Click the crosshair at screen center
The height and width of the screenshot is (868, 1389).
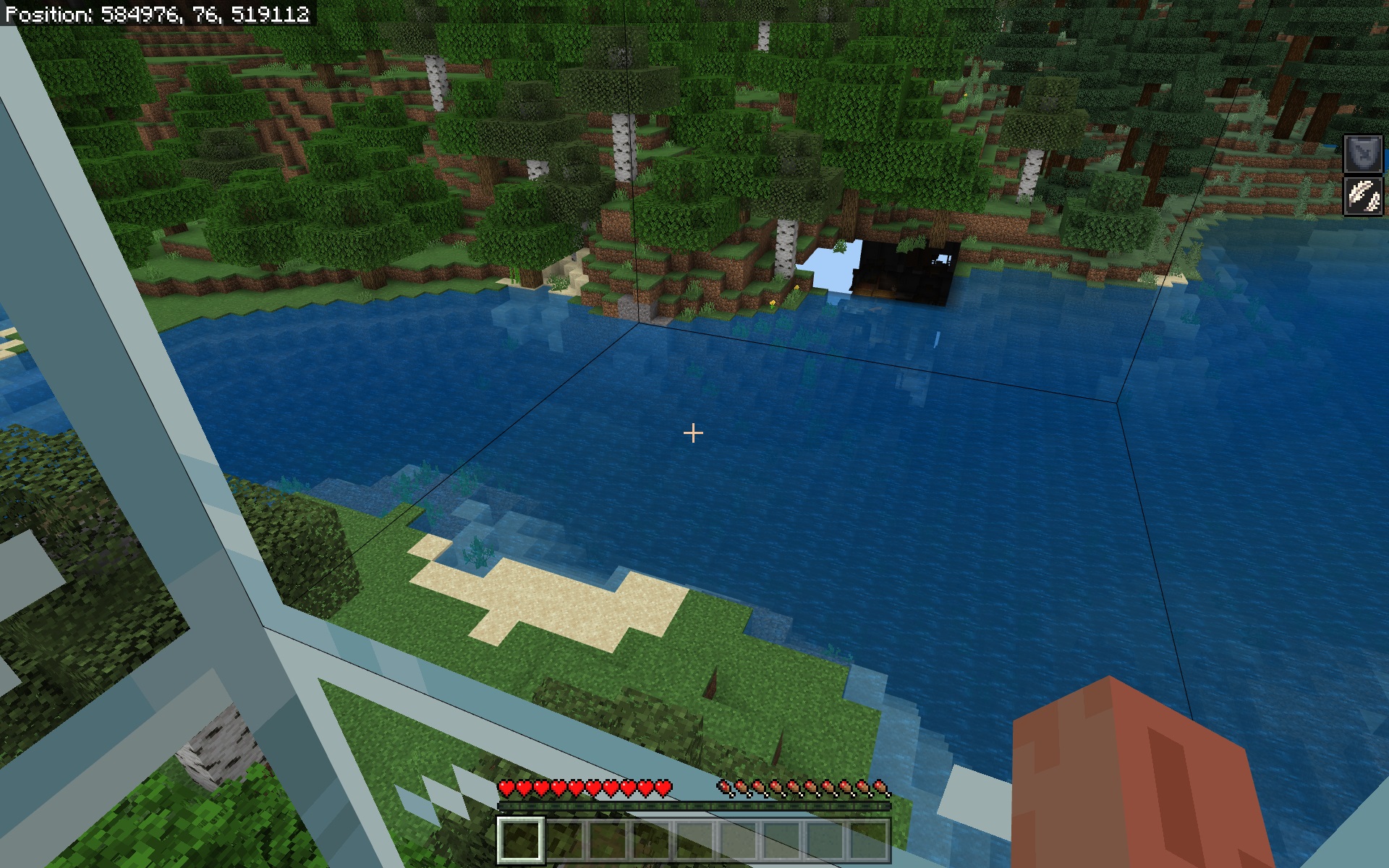point(694,432)
